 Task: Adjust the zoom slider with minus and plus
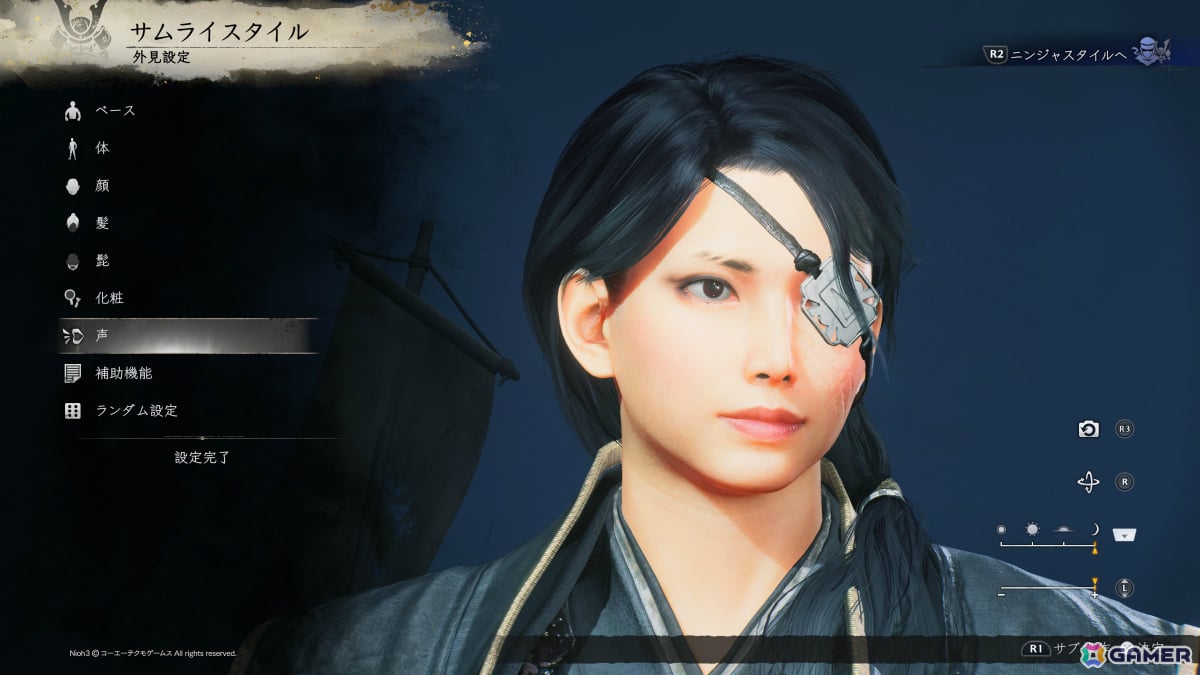pos(1048,588)
